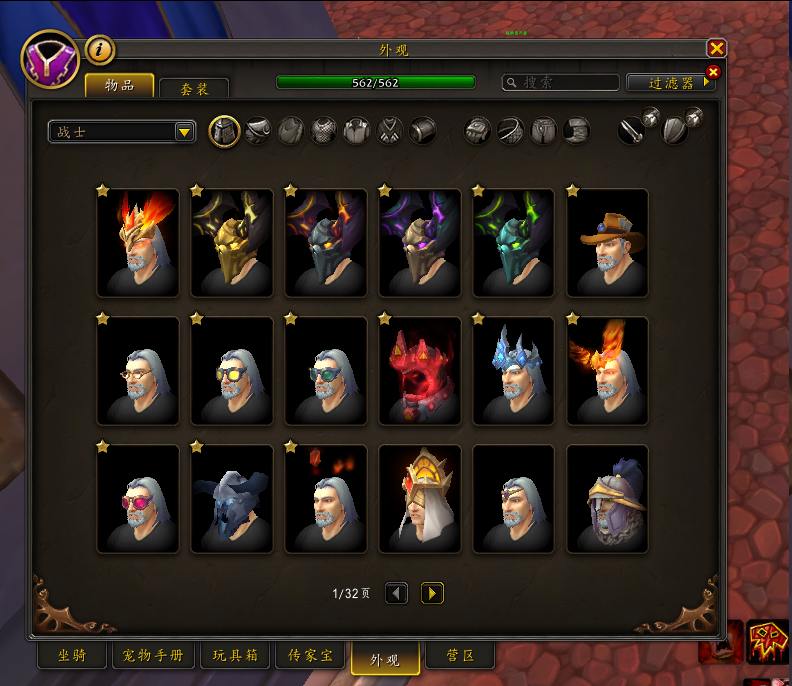Open the 战士 class dropdown
792x686 pixels.
(184, 131)
